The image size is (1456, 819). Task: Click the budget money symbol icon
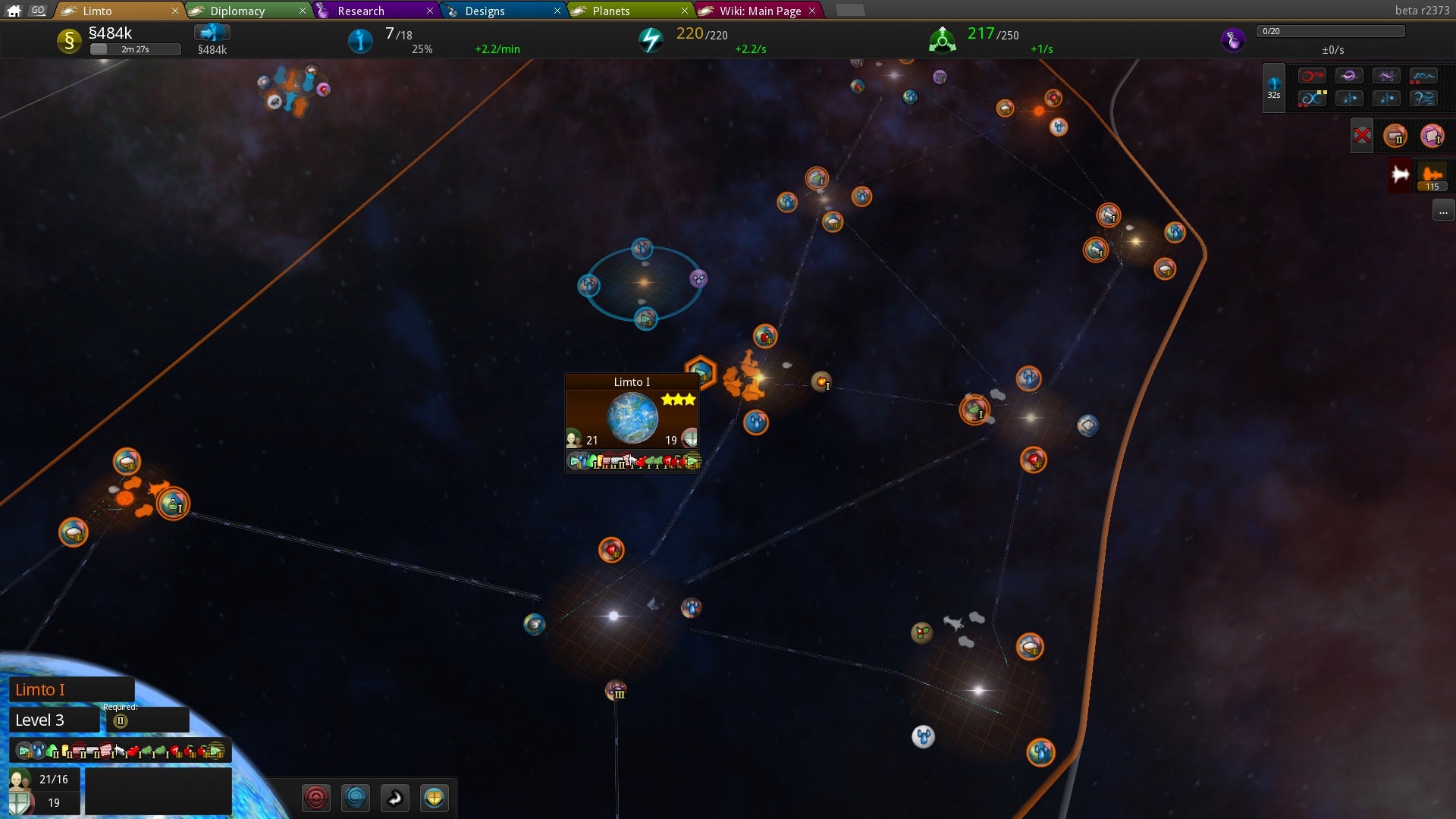tap(69, 40)
